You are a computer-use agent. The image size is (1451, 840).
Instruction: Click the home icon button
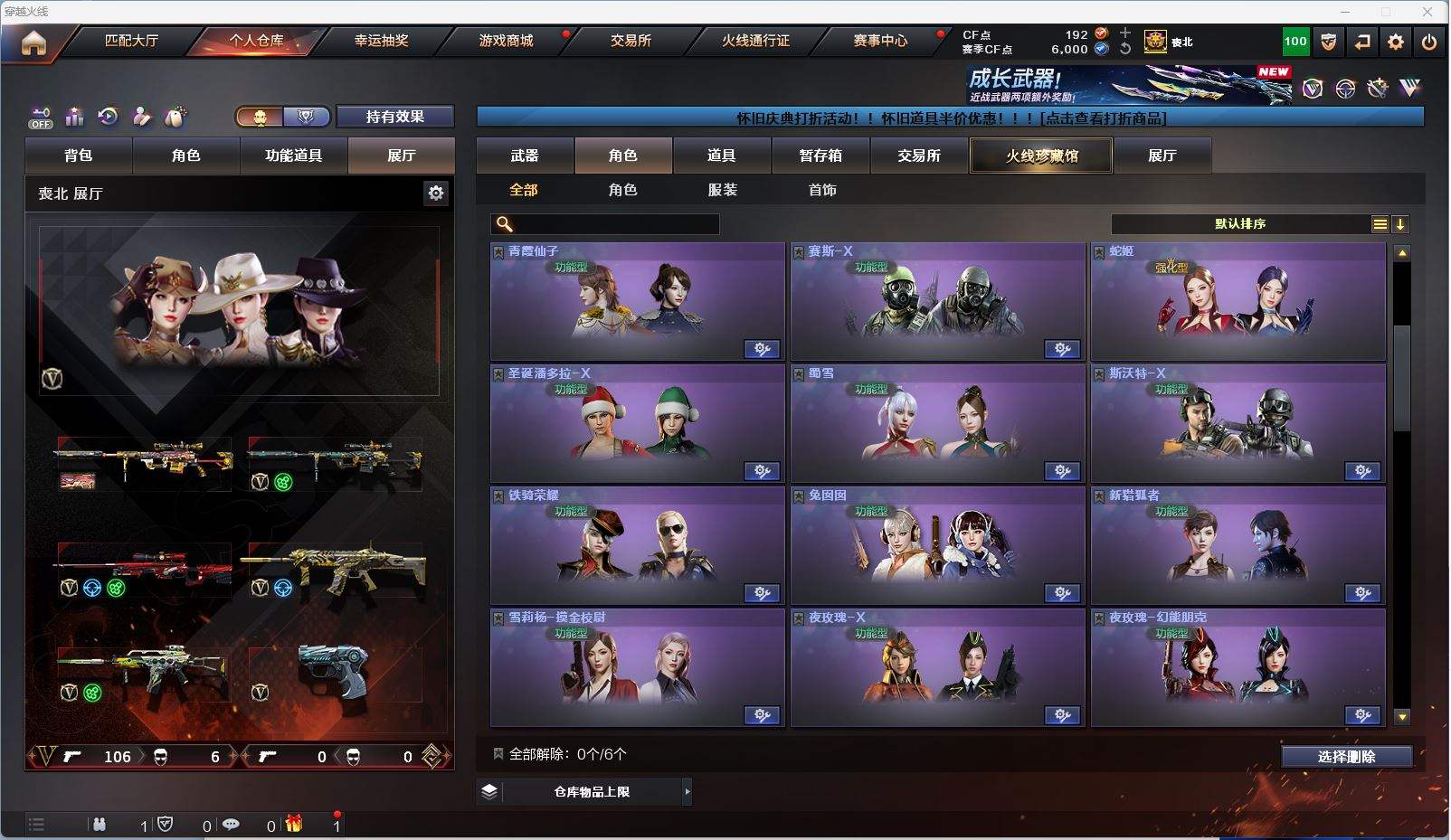tap(33, 42)
